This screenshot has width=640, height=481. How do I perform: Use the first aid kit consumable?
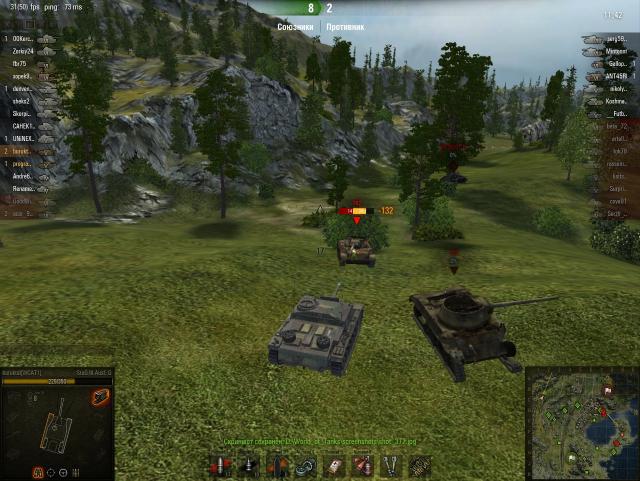click(x=333, y=465)
